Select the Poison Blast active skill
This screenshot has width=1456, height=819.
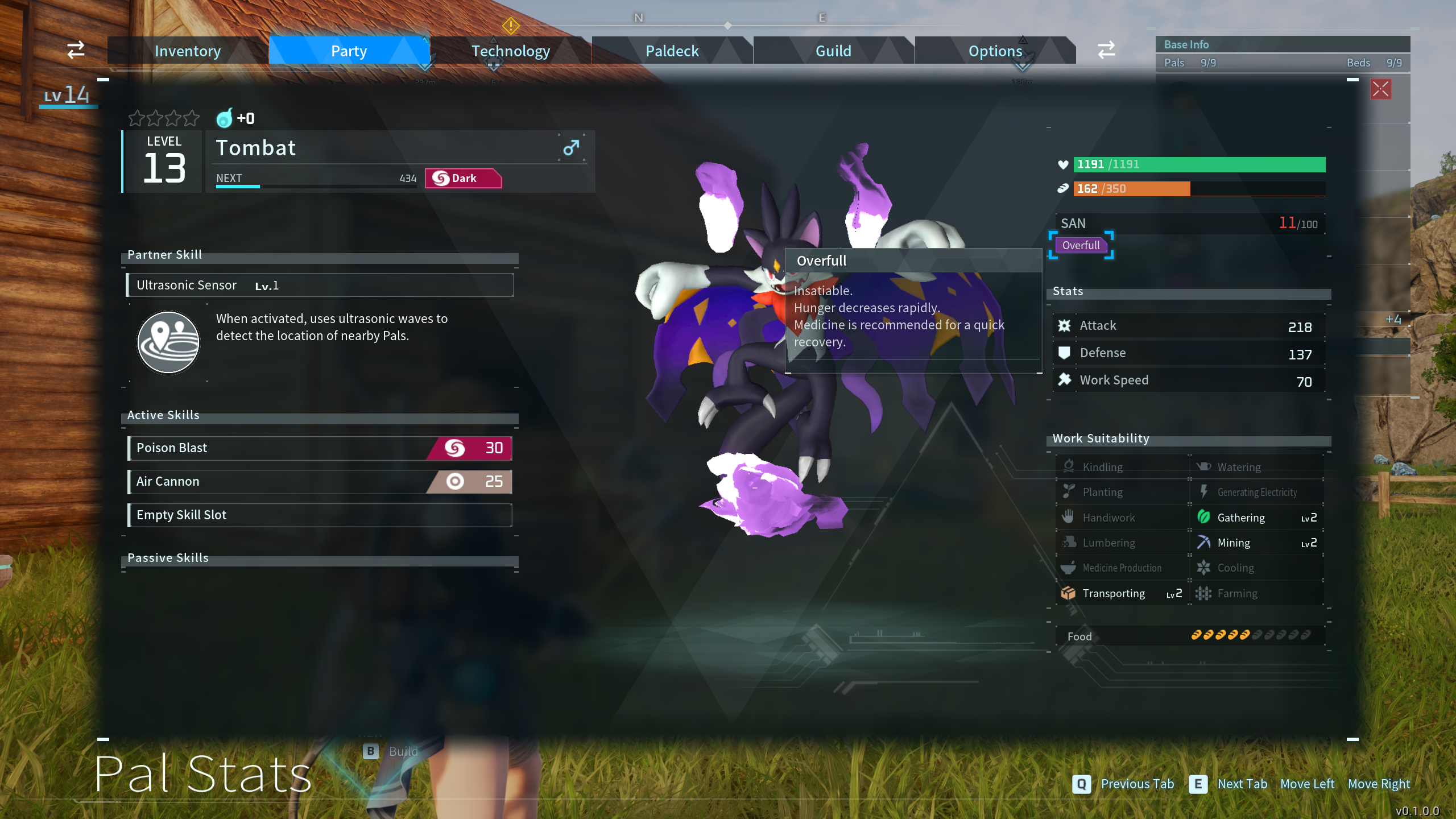pyautogui.click(x=320, y=448)
